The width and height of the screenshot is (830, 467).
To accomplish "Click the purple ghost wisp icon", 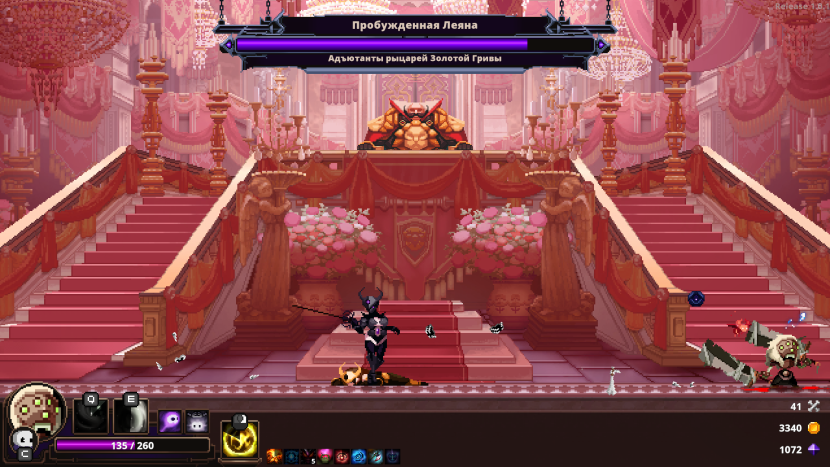I will coord(171,420).
